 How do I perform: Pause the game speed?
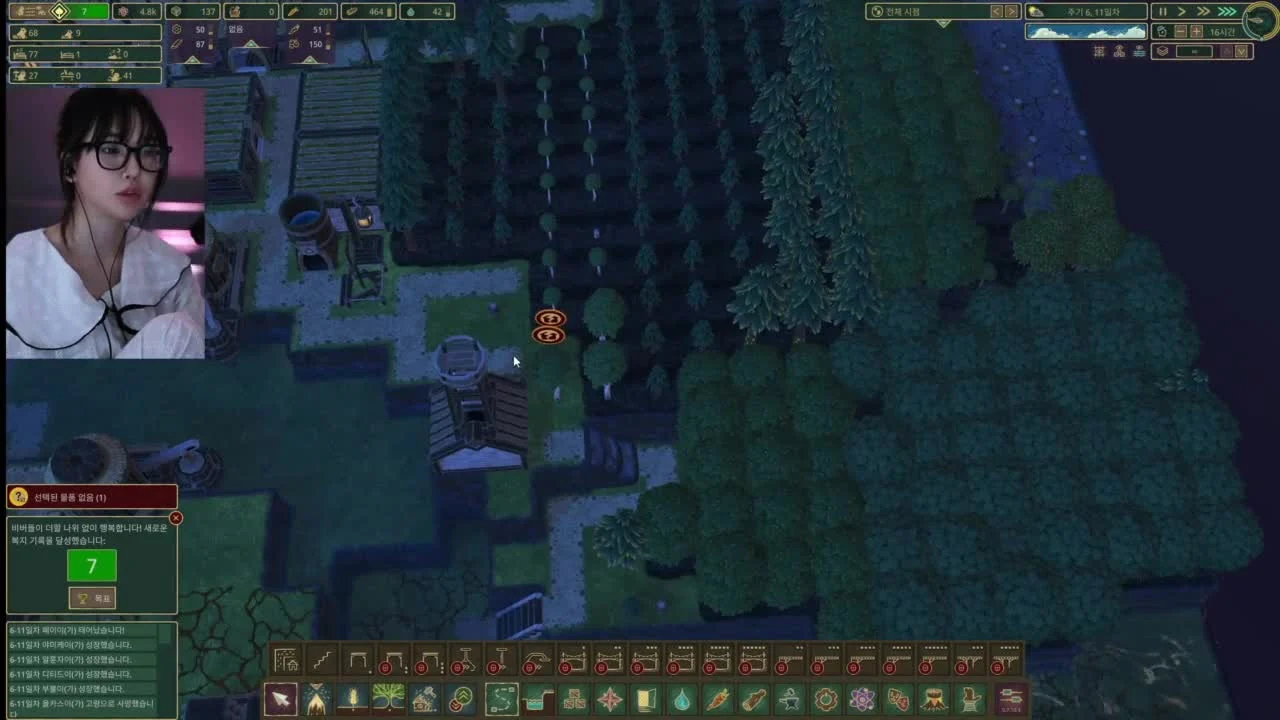point(1162,11)
